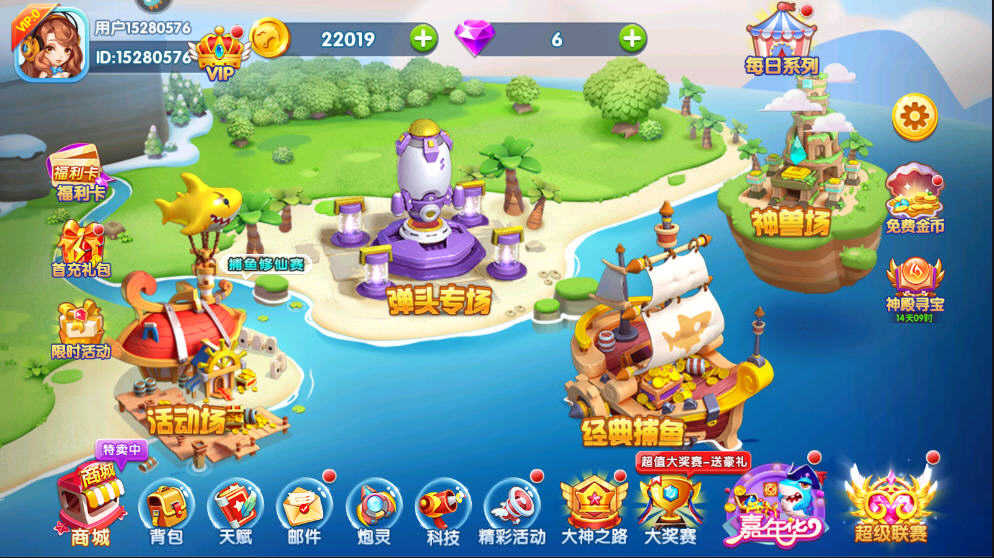Add gold coins with the plus button
994x558 pixels.
(x=424, y=39)
